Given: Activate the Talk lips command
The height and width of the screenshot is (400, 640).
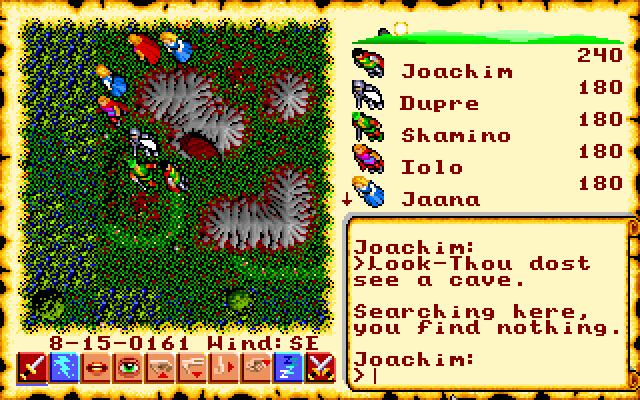Looking at the screenshot, I should [x=96, y=370].
